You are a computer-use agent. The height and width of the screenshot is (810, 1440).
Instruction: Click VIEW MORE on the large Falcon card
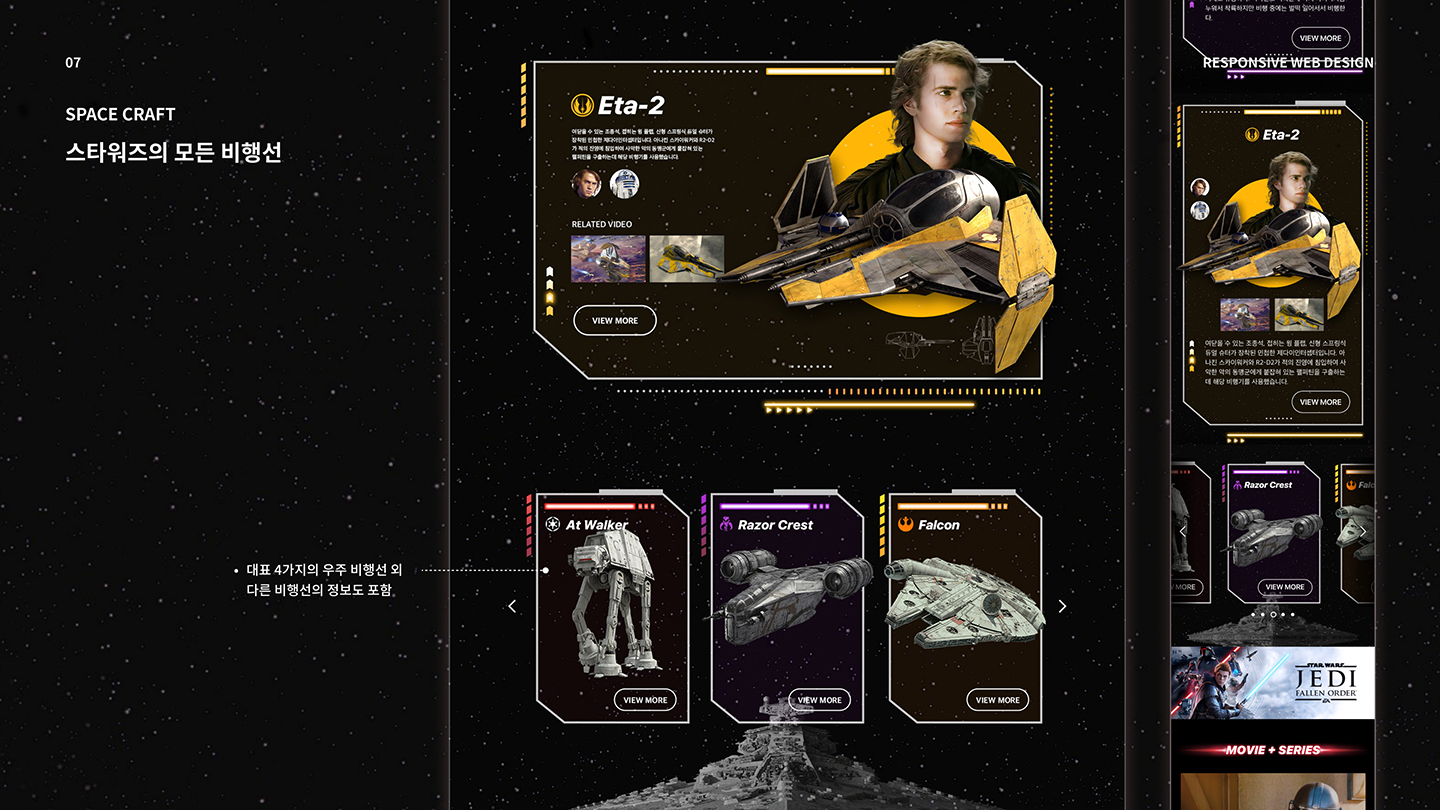point(997,700)
